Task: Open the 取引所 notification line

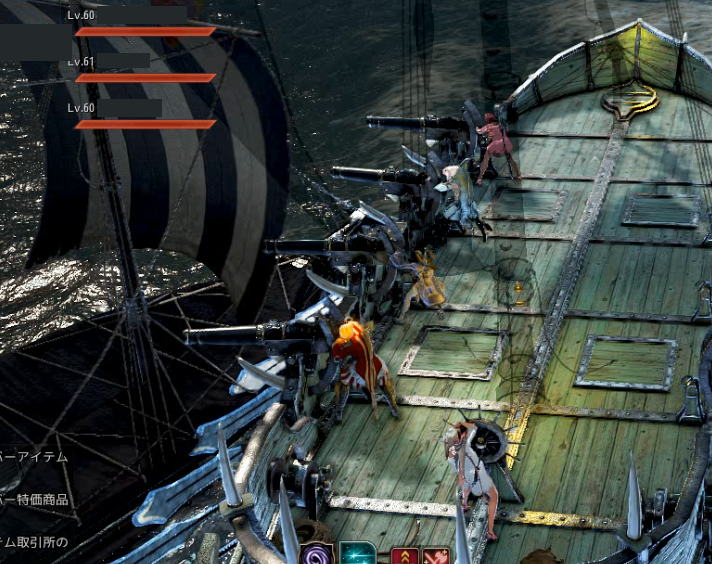Action: [34, 542]
